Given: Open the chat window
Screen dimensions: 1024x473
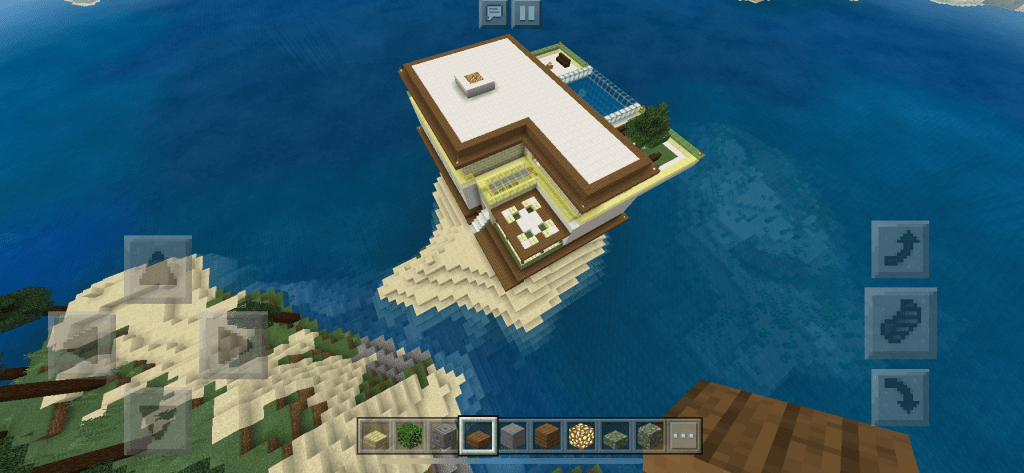Looking at the screenshot, I should 492,13.
